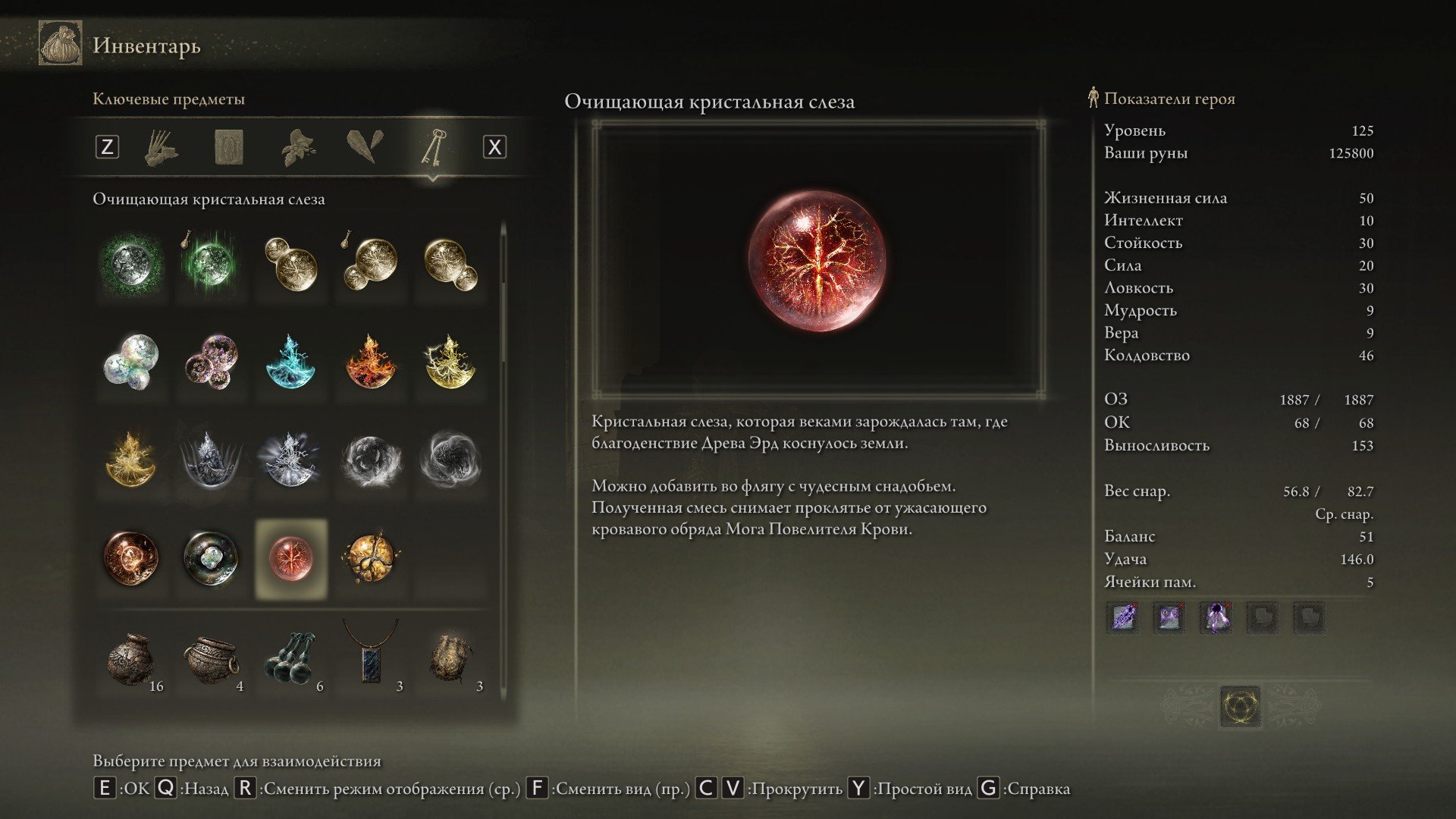Click the inventory bag icon in header
The height and width of the screenshot is (819, 1456).
(x=61, y=44)
